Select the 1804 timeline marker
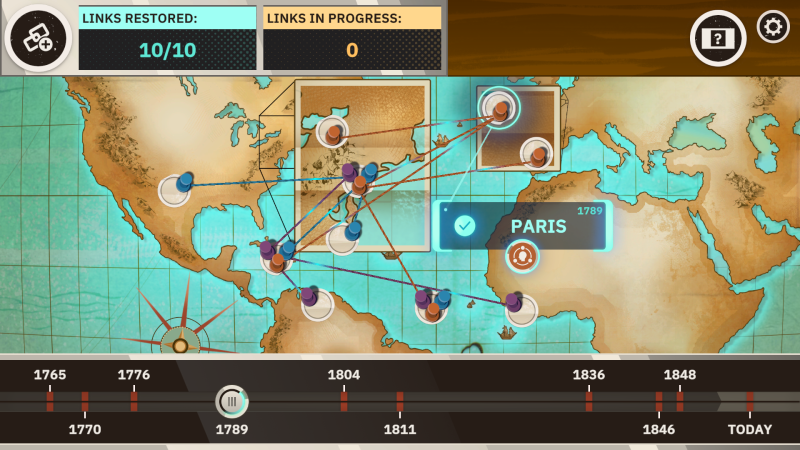This screenshot has height=450, width=800. [344, 401]
